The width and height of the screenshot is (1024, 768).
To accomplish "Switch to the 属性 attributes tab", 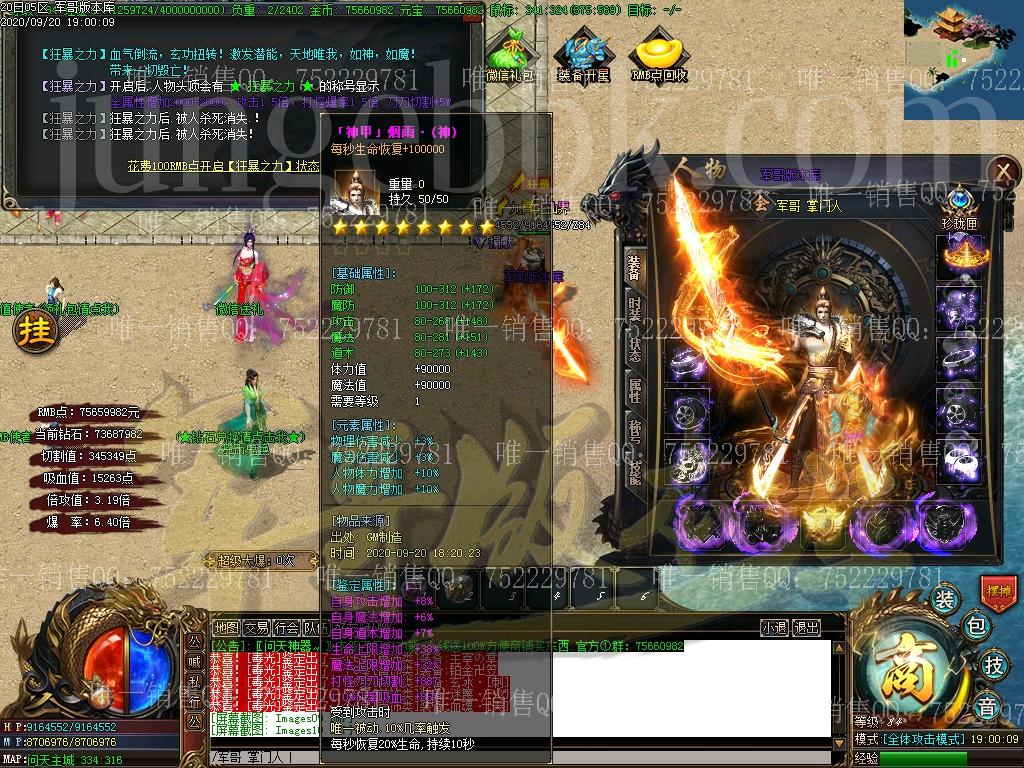I will [x=635, y=391].
